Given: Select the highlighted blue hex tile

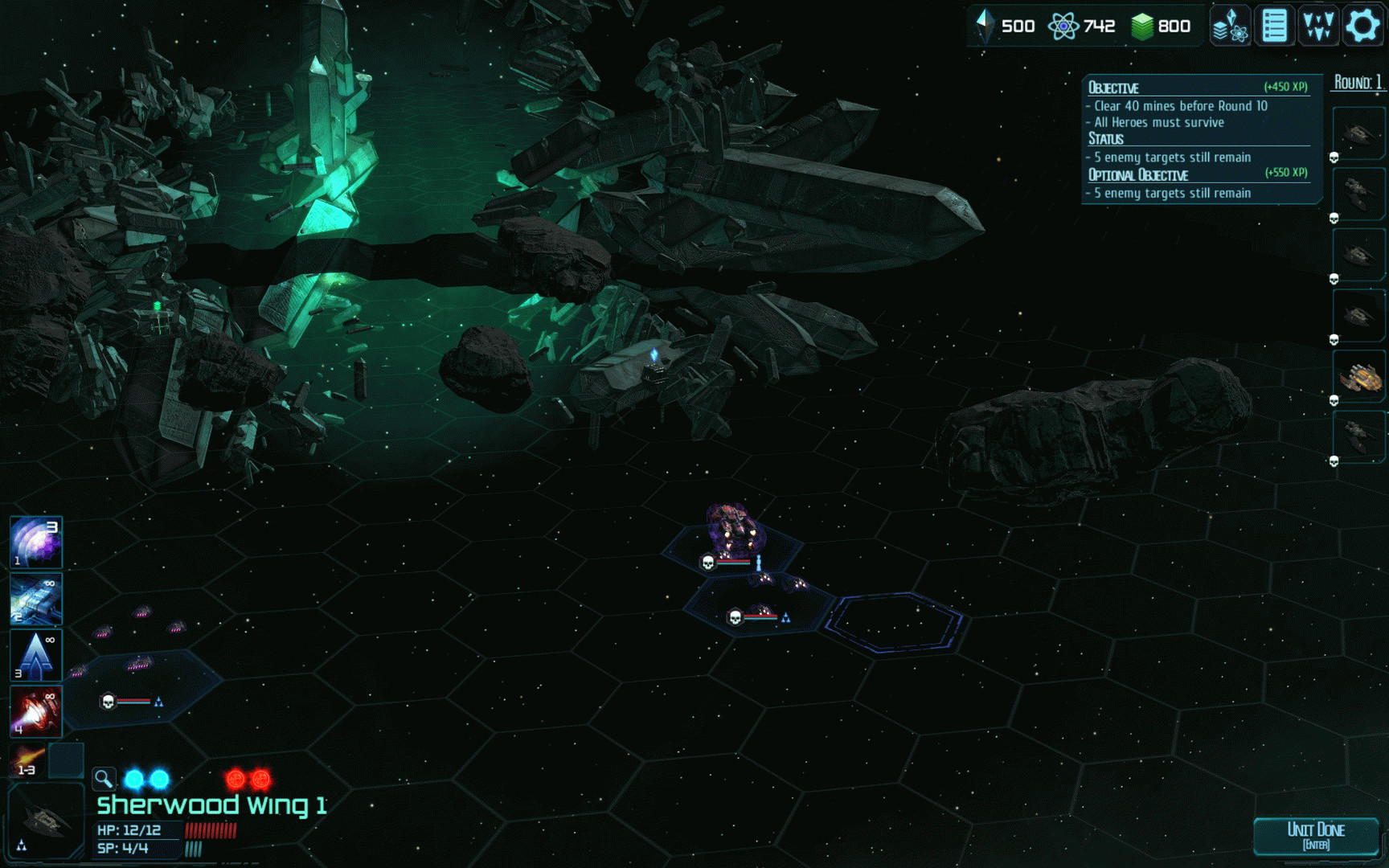Looking at the screenshot, I should (x=895, y=622).
